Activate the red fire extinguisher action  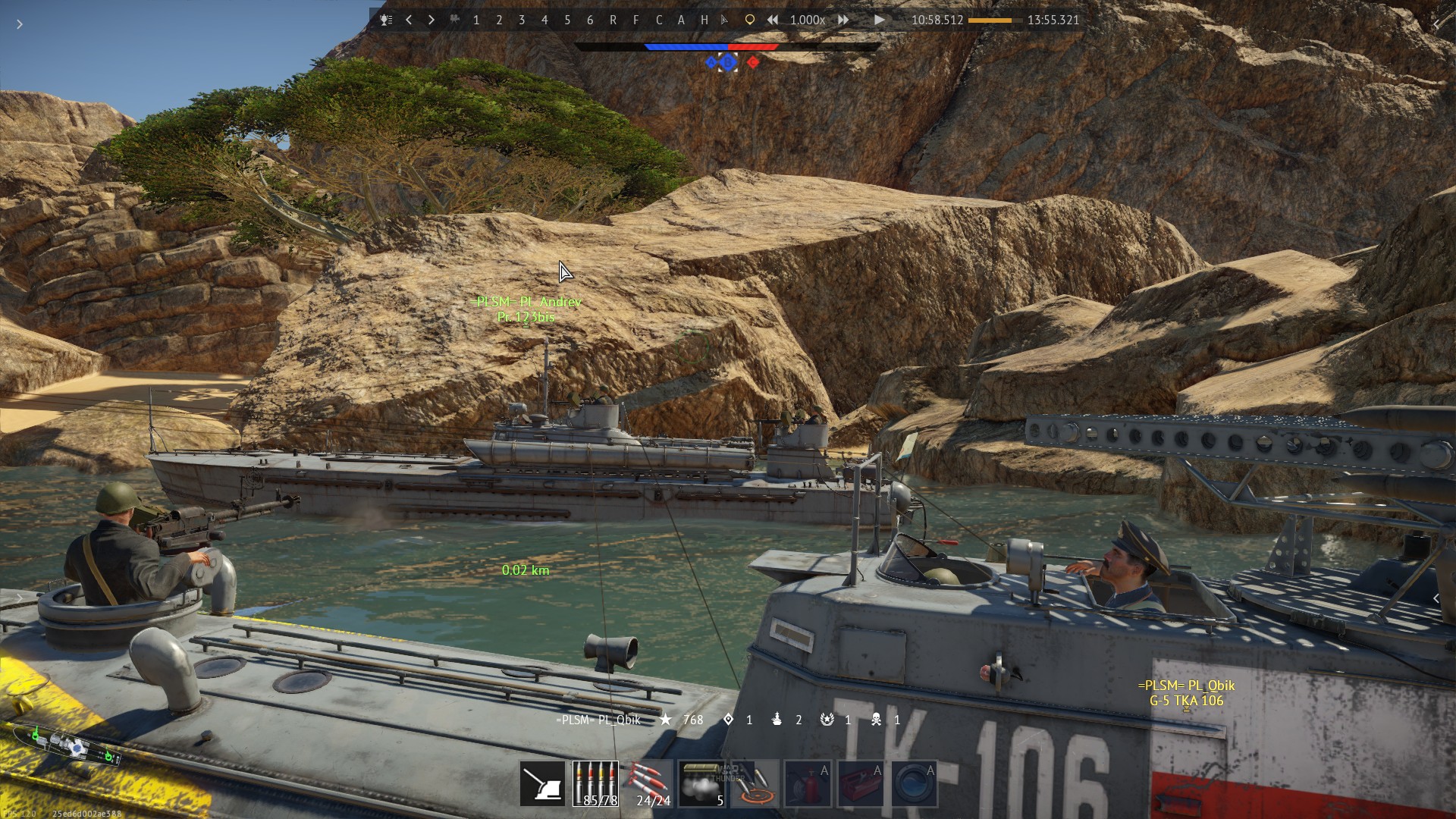(808, 784)
